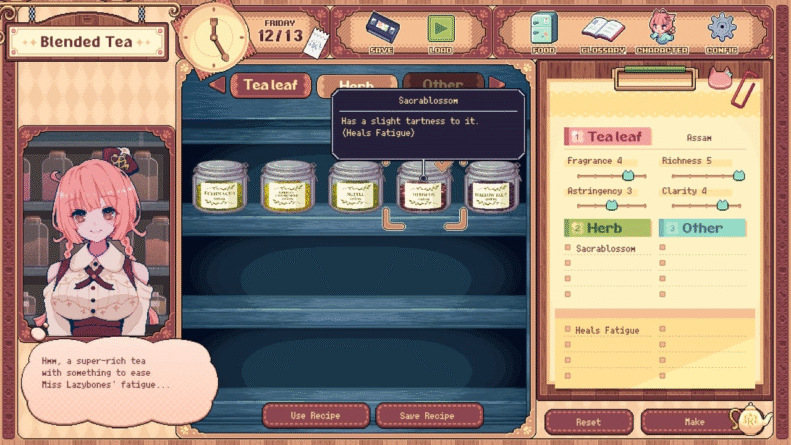Click the left arrow beside Tea leaf tab

(217, 85)
